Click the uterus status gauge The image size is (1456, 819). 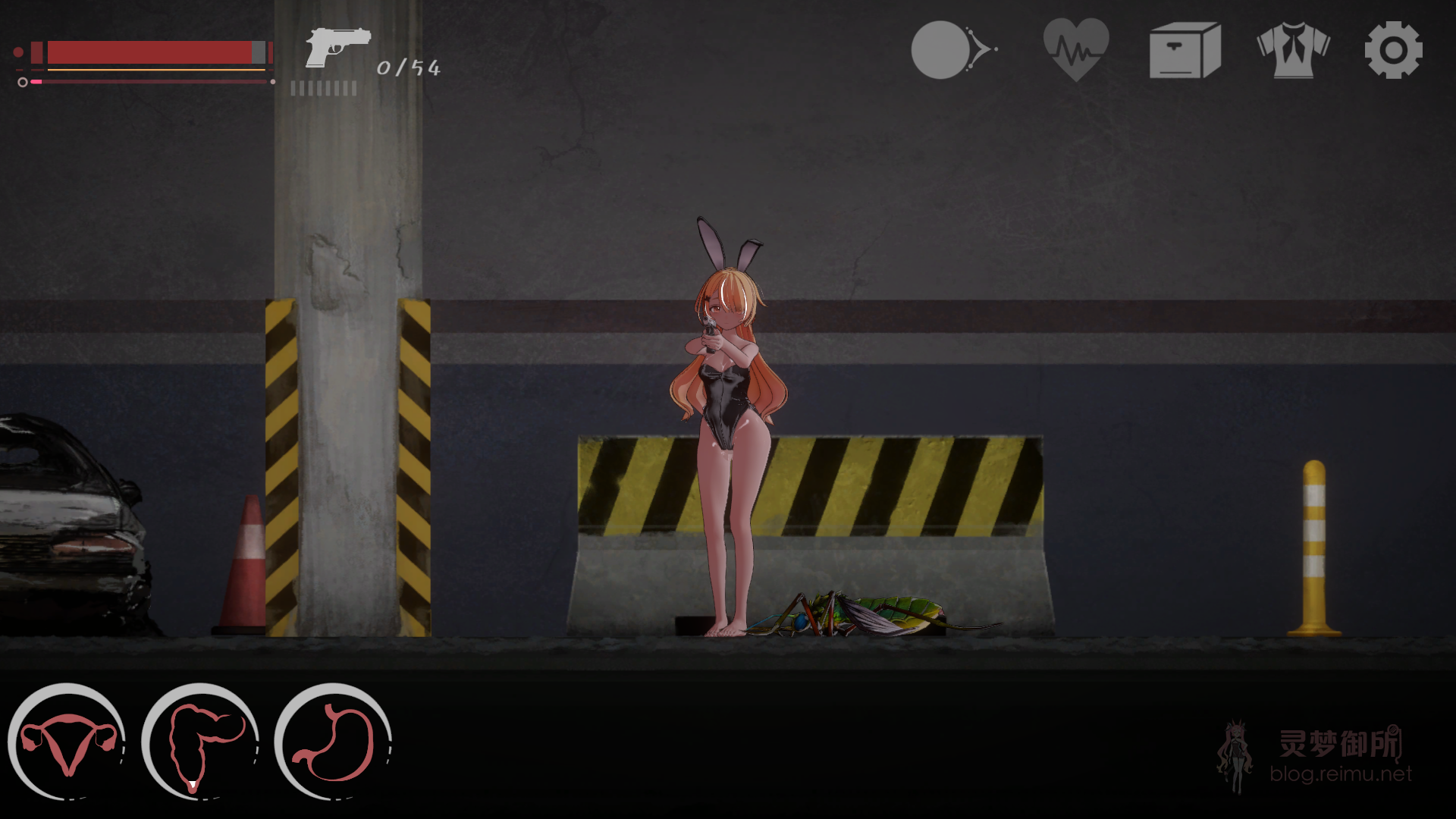(x=67, y=742)
